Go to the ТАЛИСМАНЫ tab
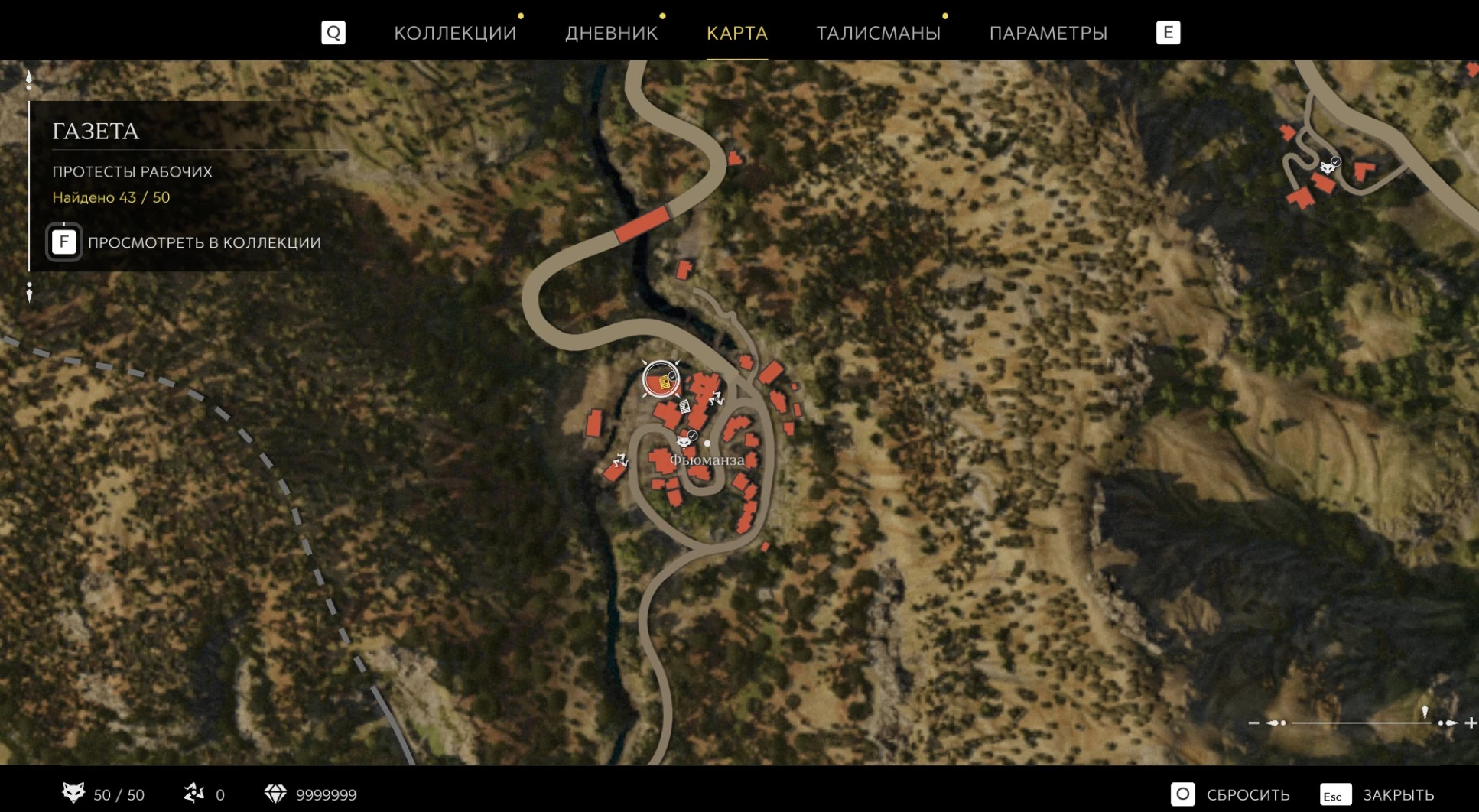 [x=878, y=33]
